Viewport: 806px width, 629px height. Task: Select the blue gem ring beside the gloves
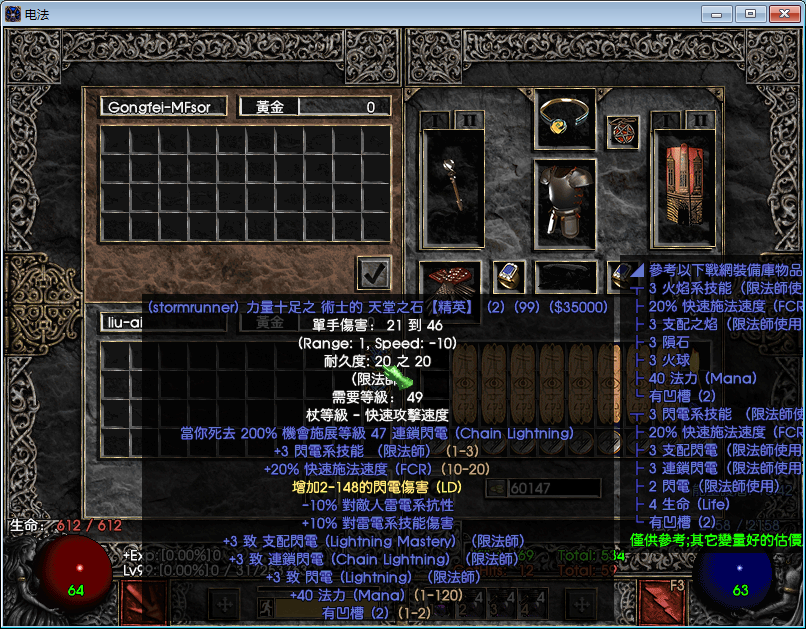(x=508, y=274)
